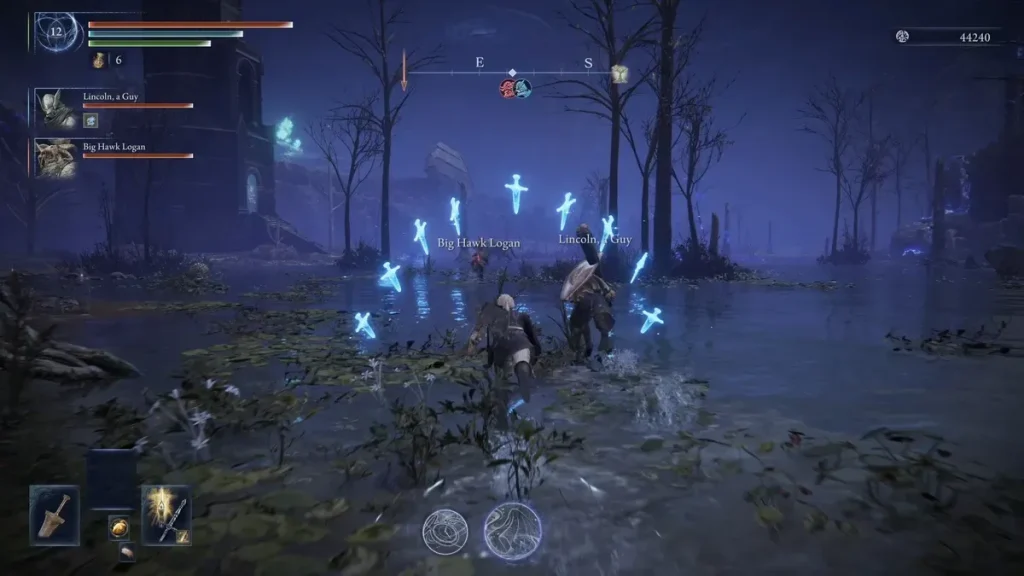Click the level 12 emblem
1024x576 pixels.
click(x=58, y=32)
